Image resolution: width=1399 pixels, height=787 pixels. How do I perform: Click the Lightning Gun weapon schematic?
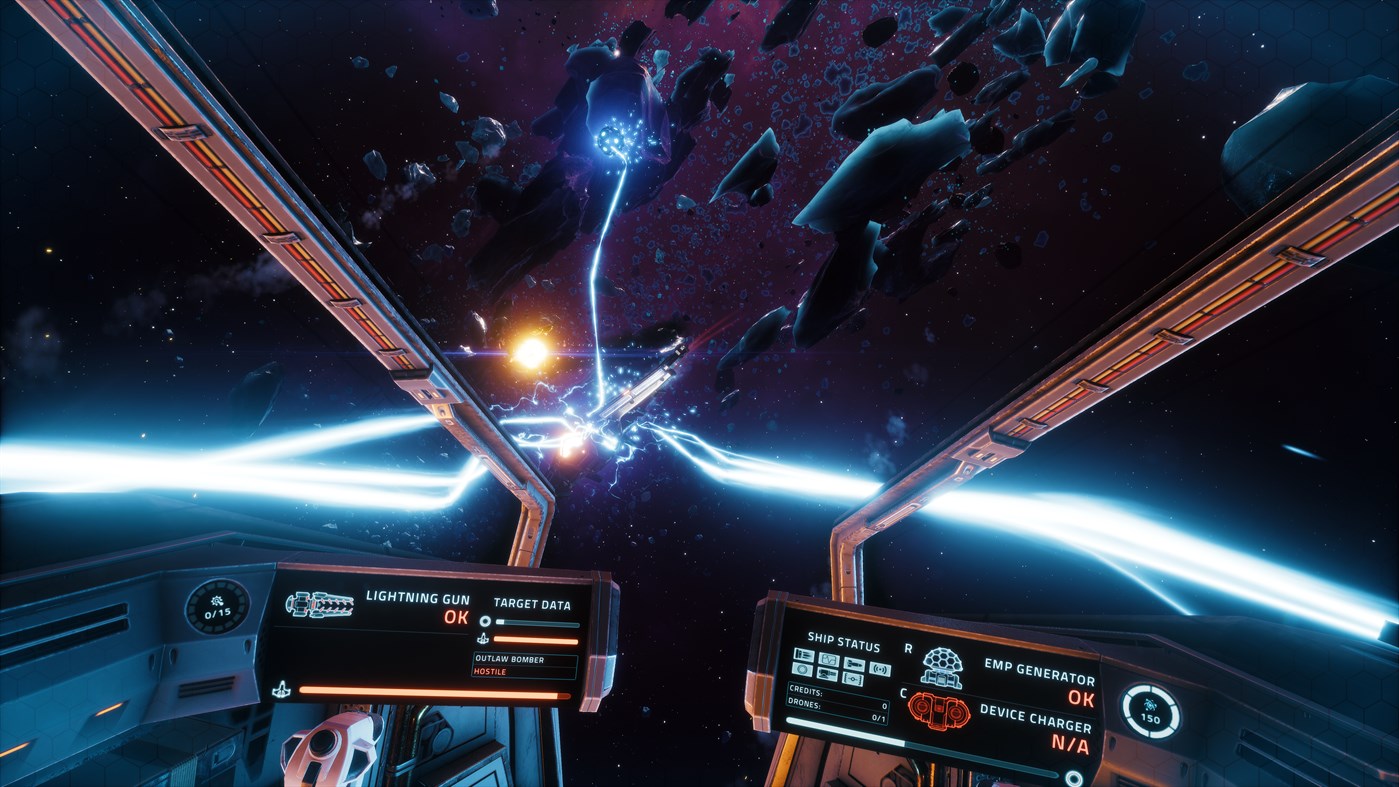tap(319, 603)
